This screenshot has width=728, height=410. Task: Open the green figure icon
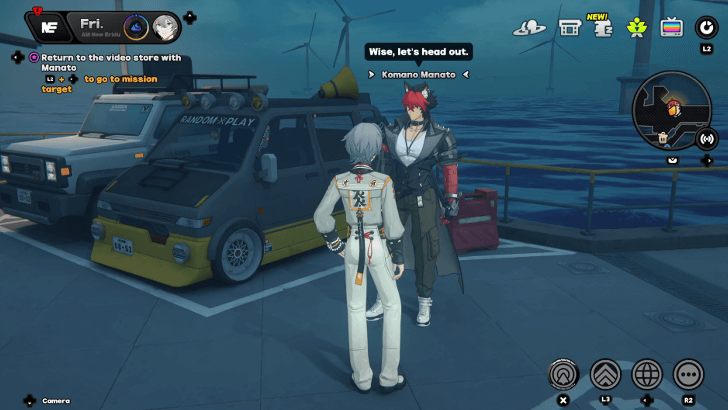click(636, 27)
